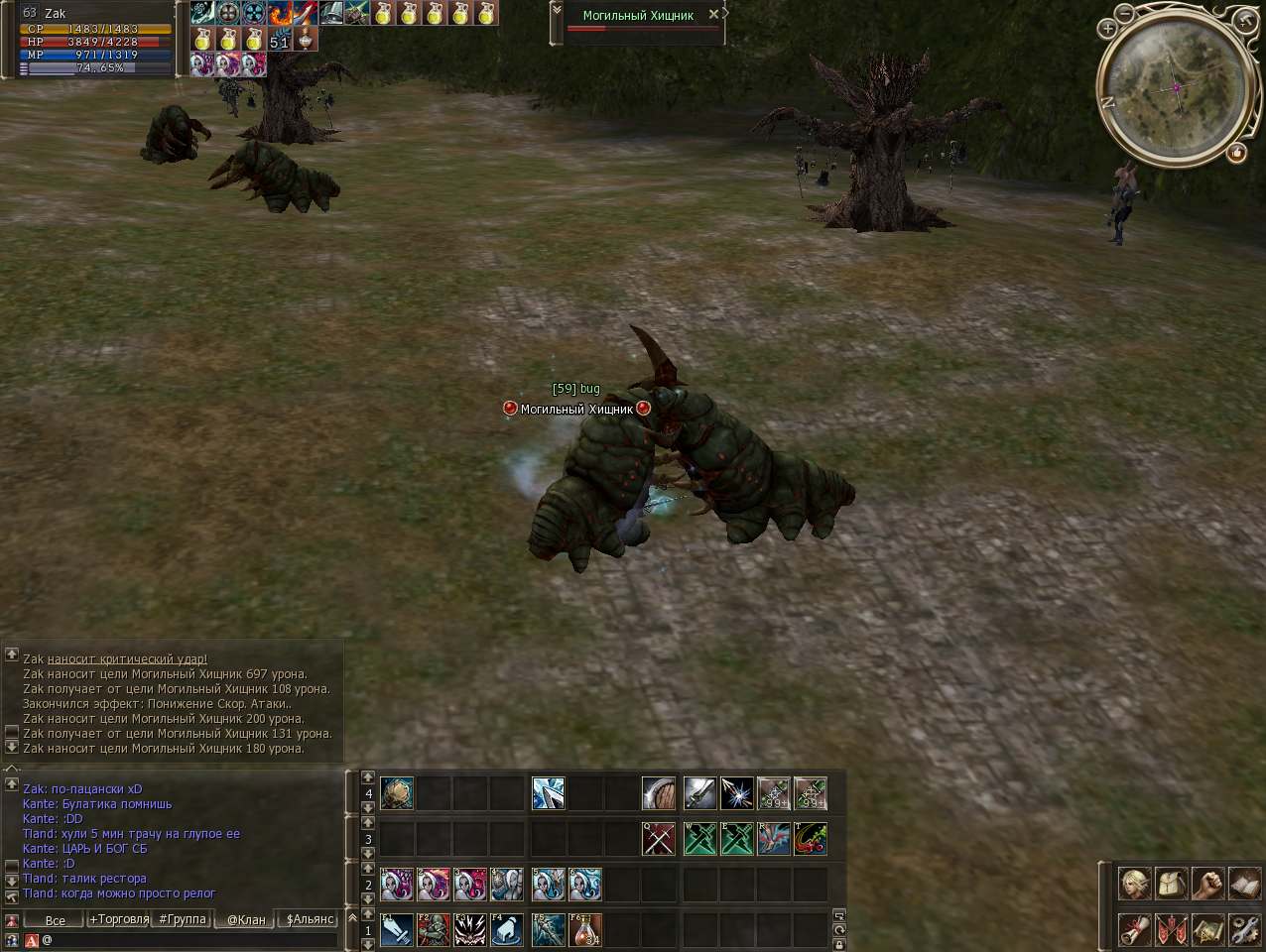Switch to the $Альянс chat tab
1266x952 pixels.
(310, 919)
